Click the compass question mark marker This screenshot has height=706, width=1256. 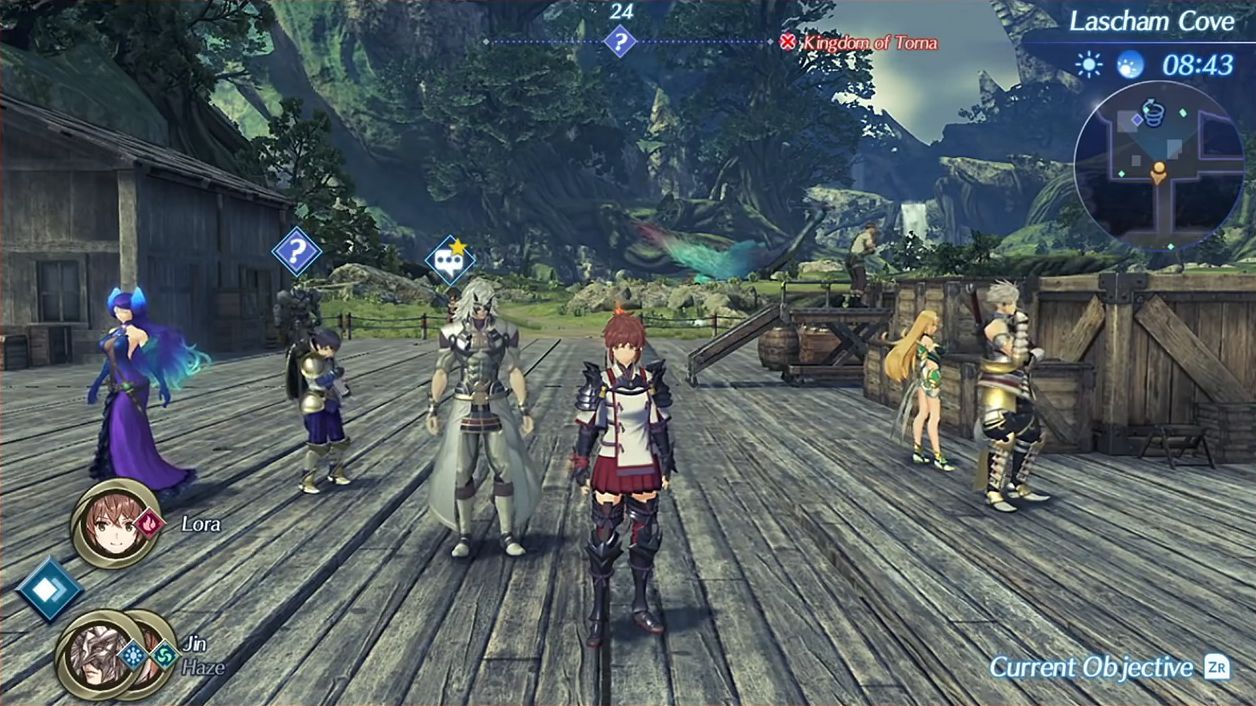[x=620, y=42]
